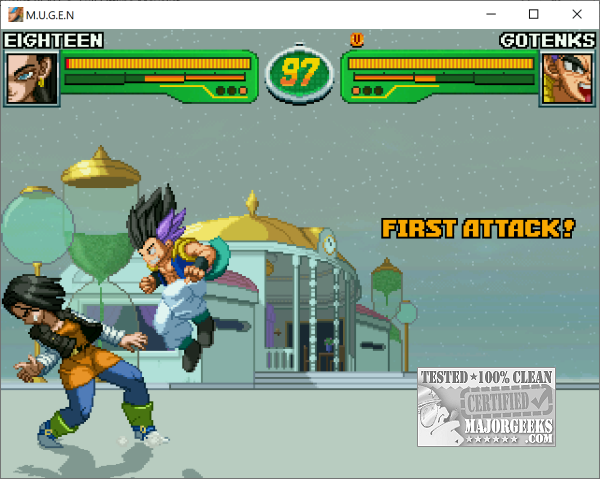Close the M.U.G.E.N window
This screenshot has height=479, width=600.
[577, 14]
